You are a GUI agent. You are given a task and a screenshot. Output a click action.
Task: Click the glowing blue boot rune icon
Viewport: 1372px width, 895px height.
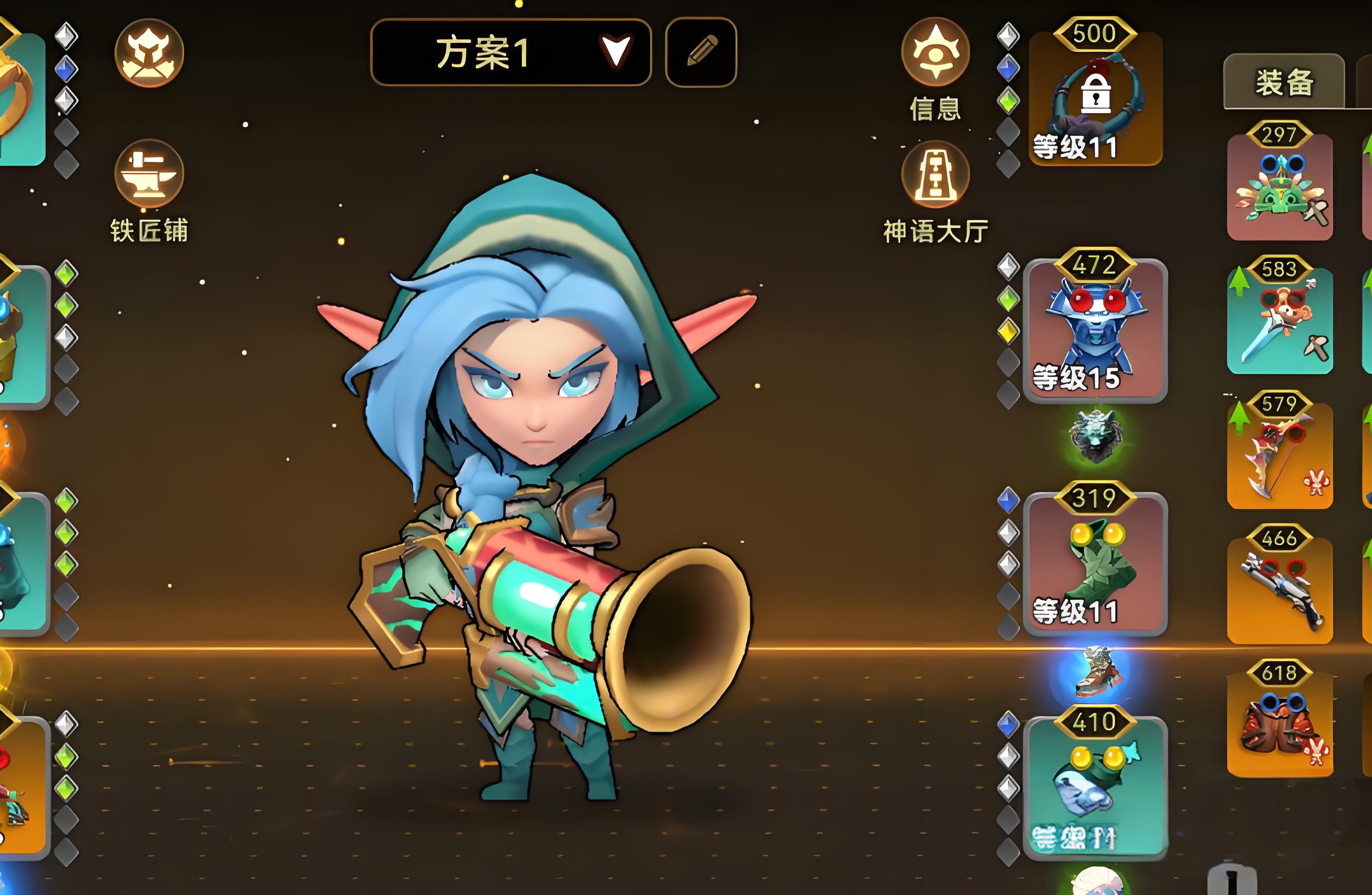click(x=1095, y=671)
